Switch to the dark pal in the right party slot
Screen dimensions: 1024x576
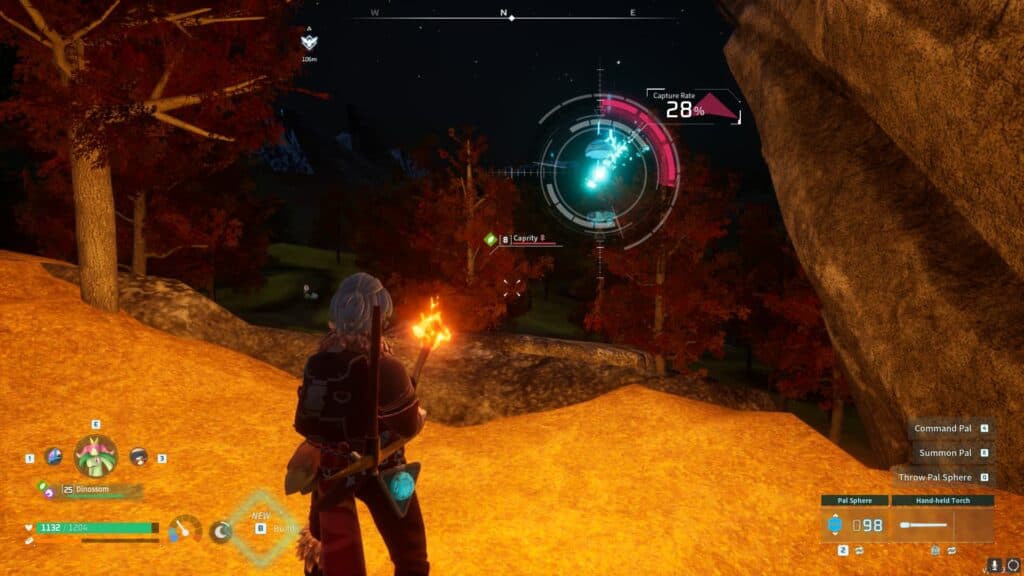(138, 457)
